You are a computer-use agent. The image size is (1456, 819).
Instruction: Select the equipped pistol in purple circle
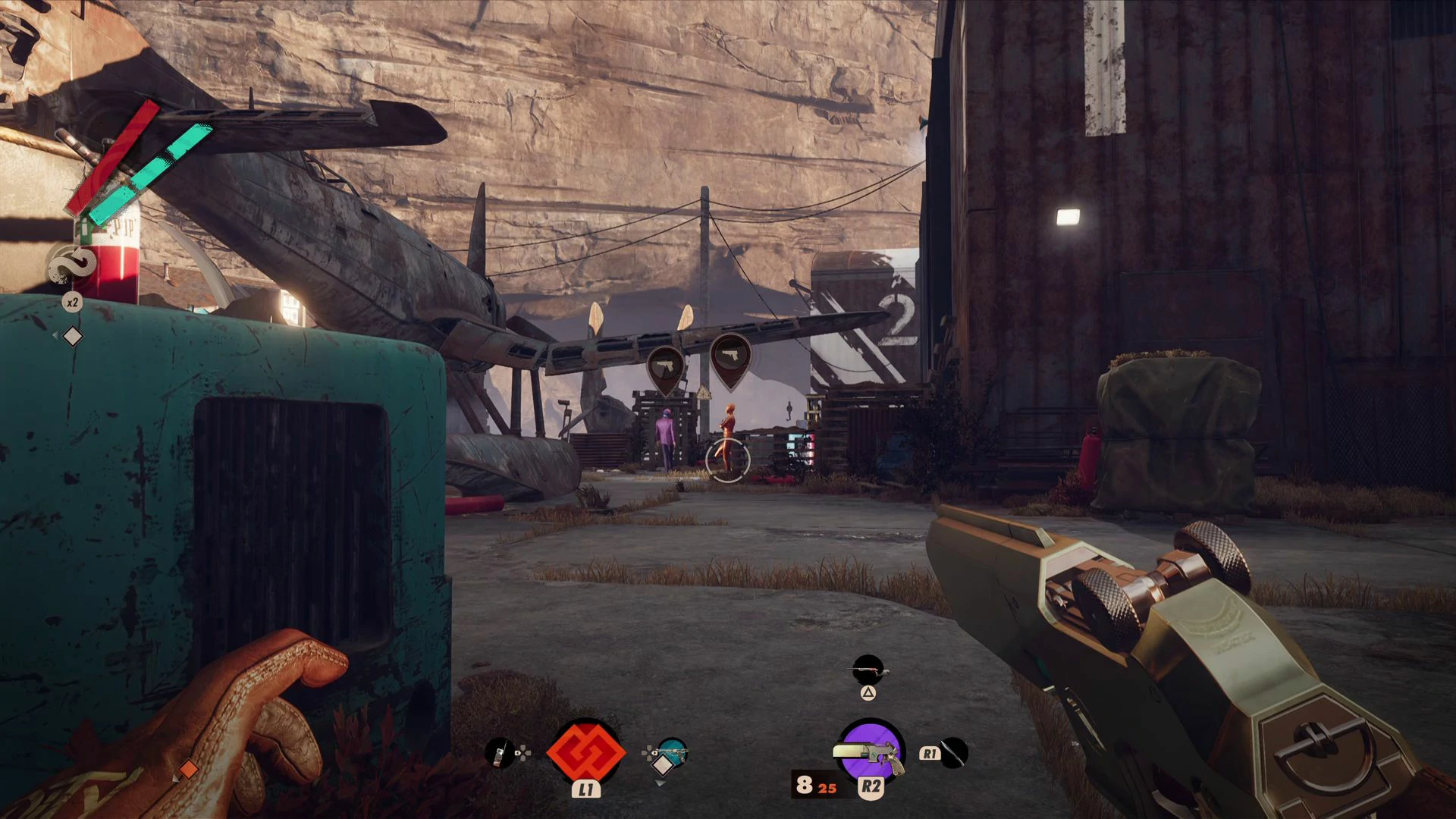871,752
